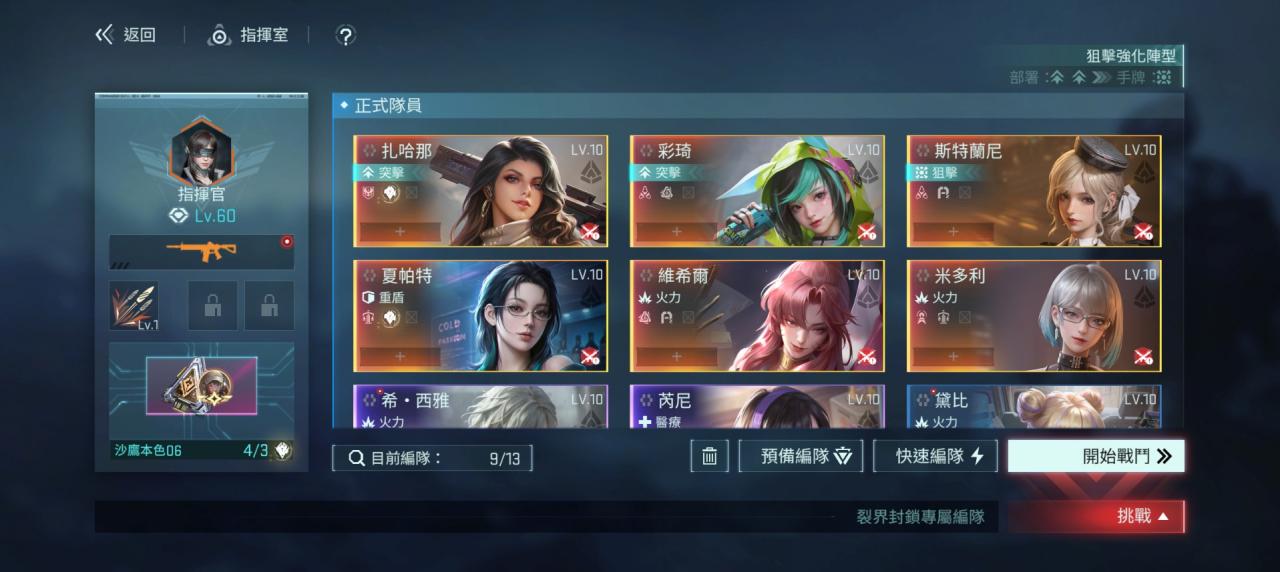Pick the 夏帕特 heavy shield card
The height and width of the screenshot is (572, 1280).
point(480,316)
